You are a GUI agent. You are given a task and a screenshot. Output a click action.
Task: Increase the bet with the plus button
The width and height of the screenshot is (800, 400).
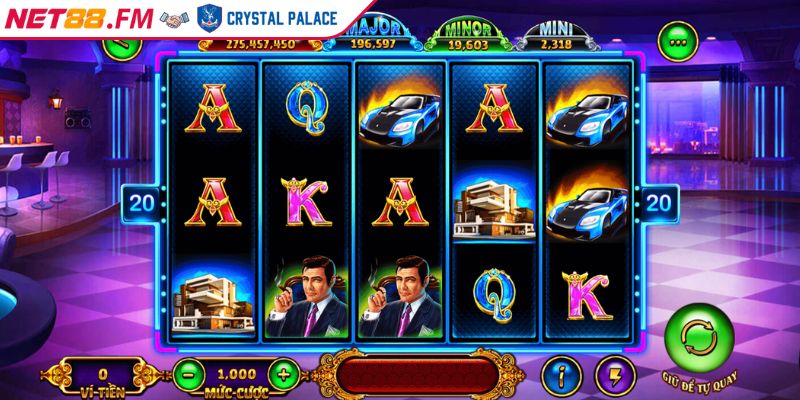click(284, 375)
